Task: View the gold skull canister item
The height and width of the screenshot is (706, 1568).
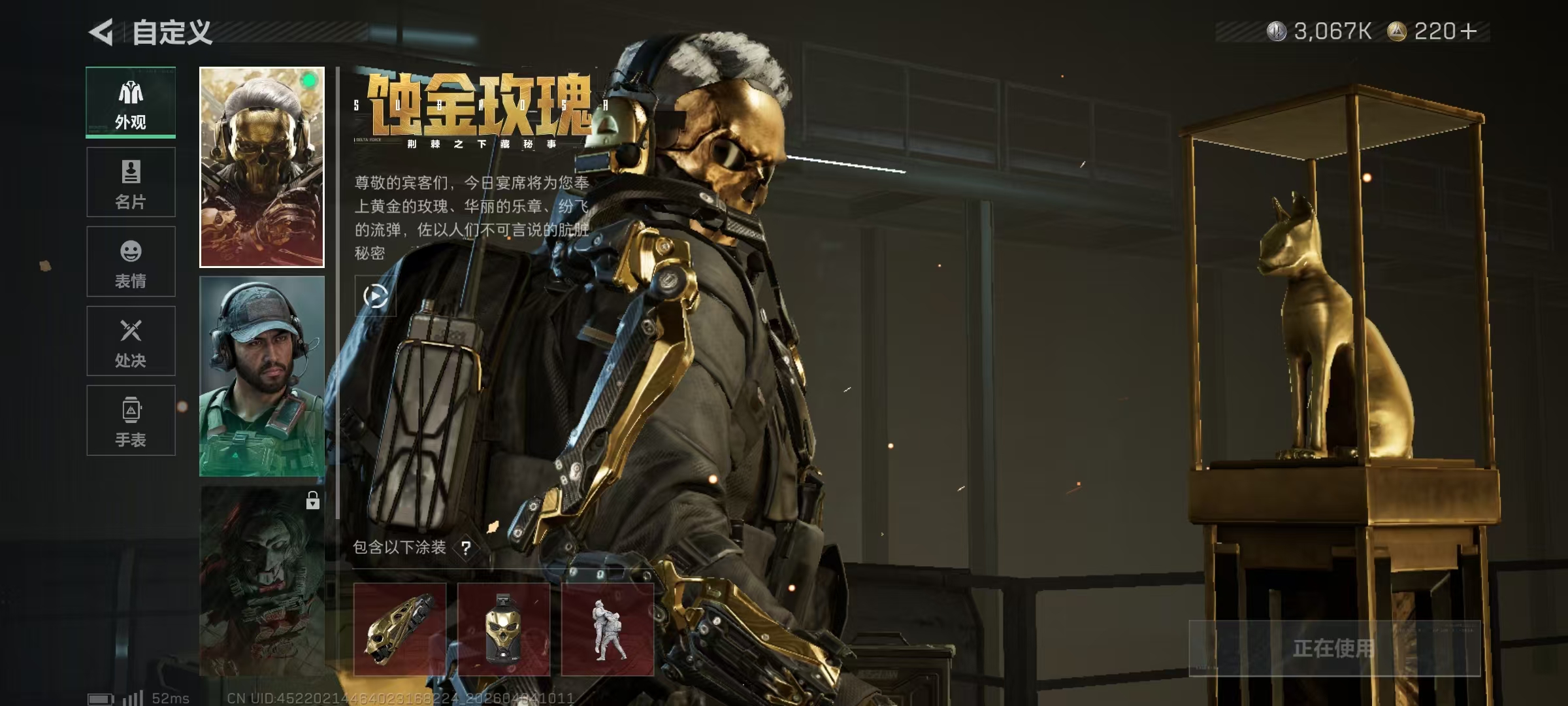Action: click(x=504, y=629)
